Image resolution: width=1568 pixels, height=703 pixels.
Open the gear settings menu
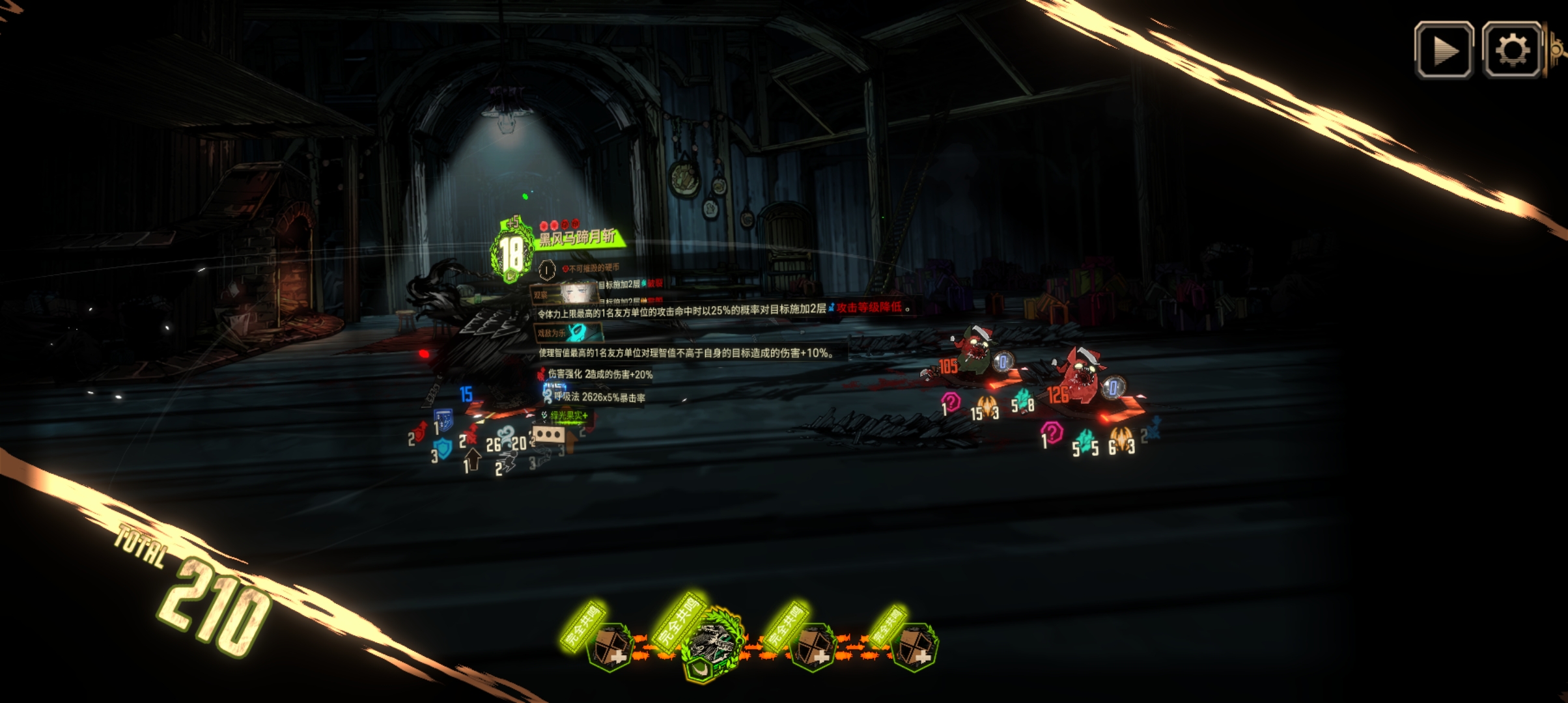point(1511,51)
